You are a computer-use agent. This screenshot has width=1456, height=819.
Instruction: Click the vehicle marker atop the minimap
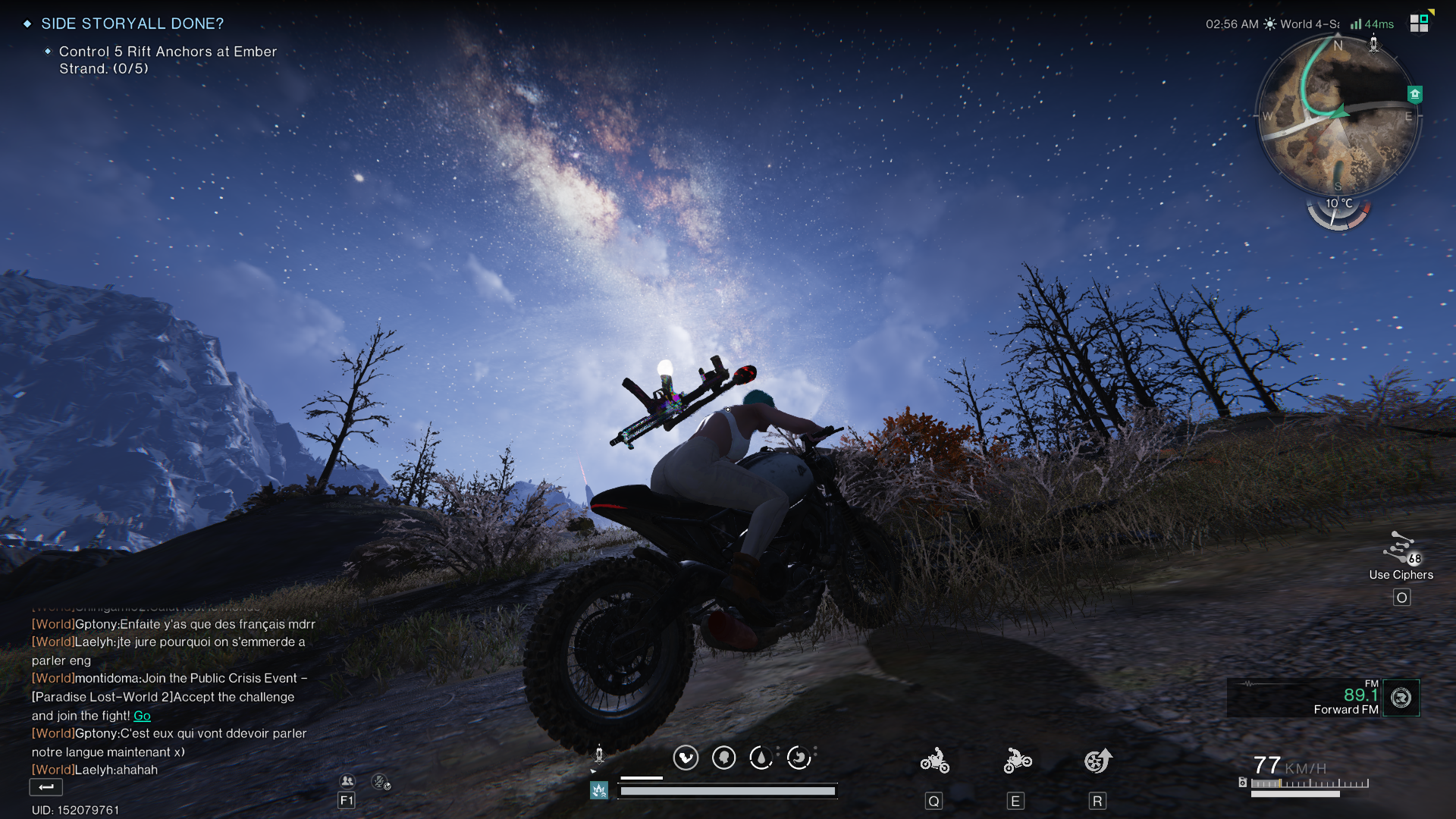pyautogui.click(x=1373, y=44)
